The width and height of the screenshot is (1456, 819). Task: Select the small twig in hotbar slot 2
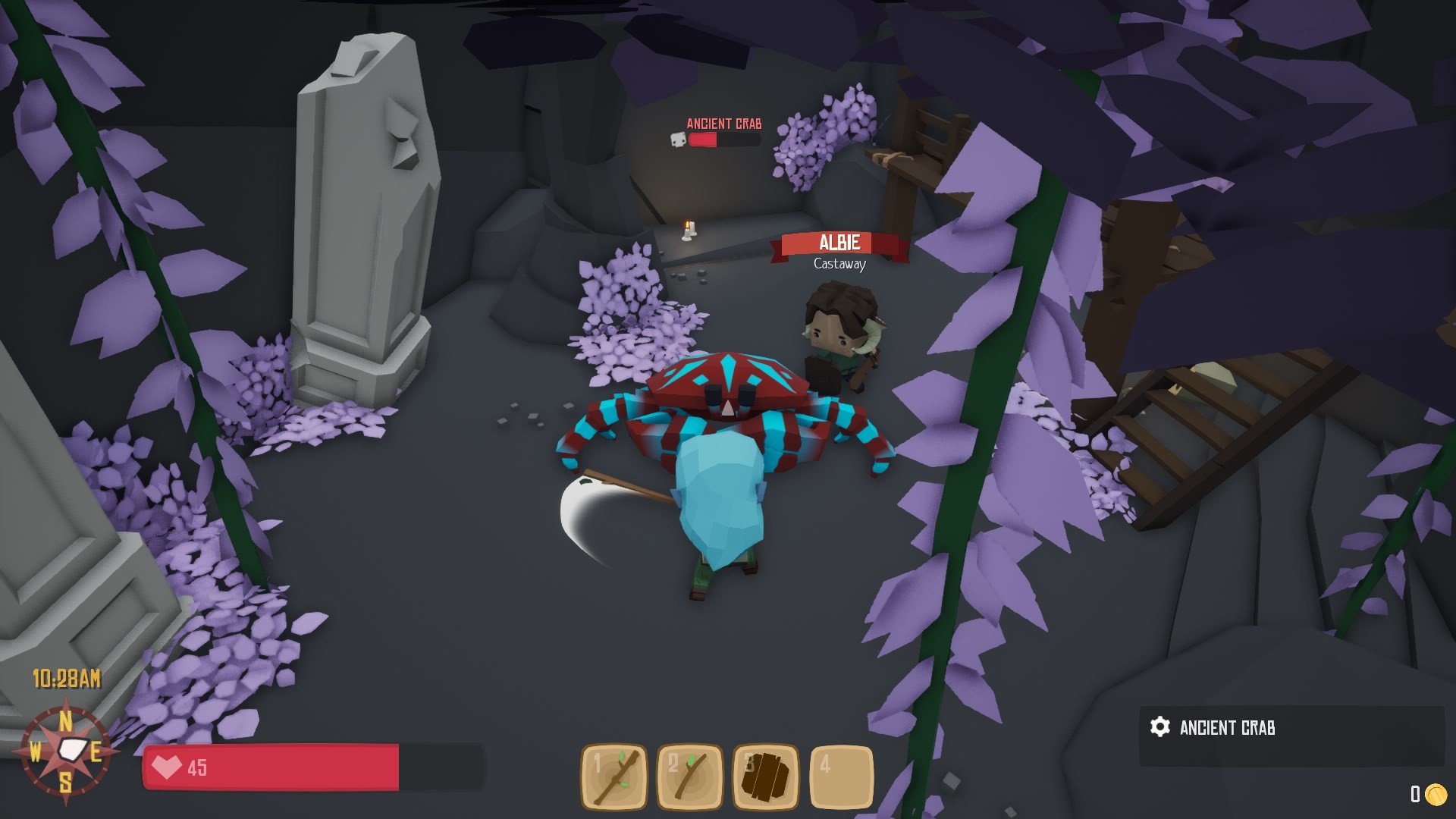coord(690,776)
